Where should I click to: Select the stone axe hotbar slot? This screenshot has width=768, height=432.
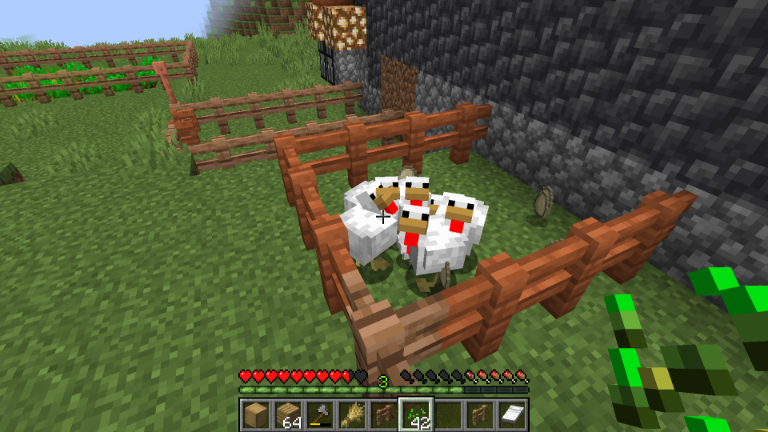point(320,414)
